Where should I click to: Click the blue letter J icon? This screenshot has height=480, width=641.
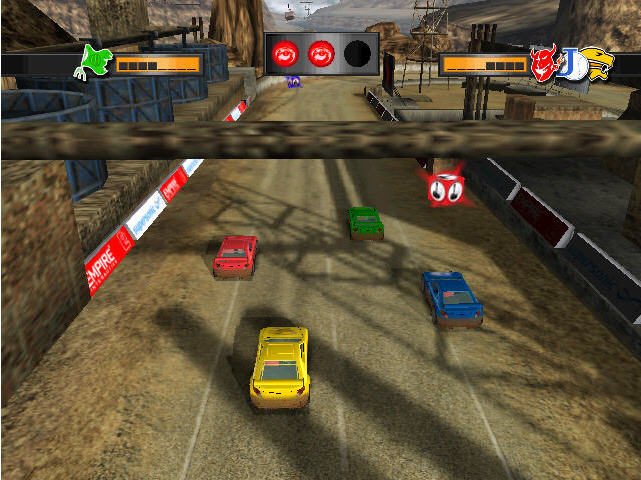[x=569, y=63]
